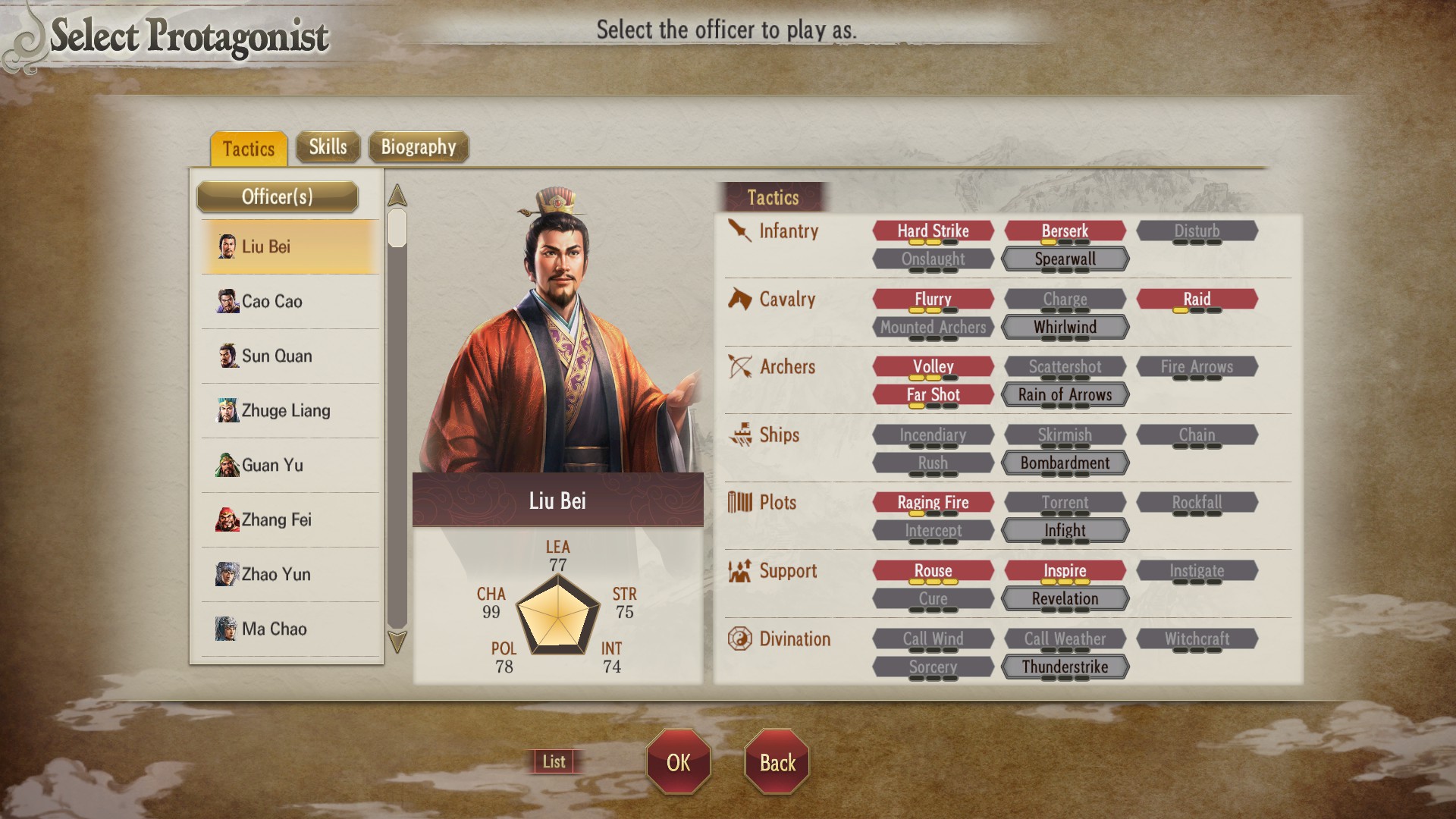This screenshot has height=819, width=1456.
Task: Select the Hard Strike infantry tactic
Action: tap(933, 231)
